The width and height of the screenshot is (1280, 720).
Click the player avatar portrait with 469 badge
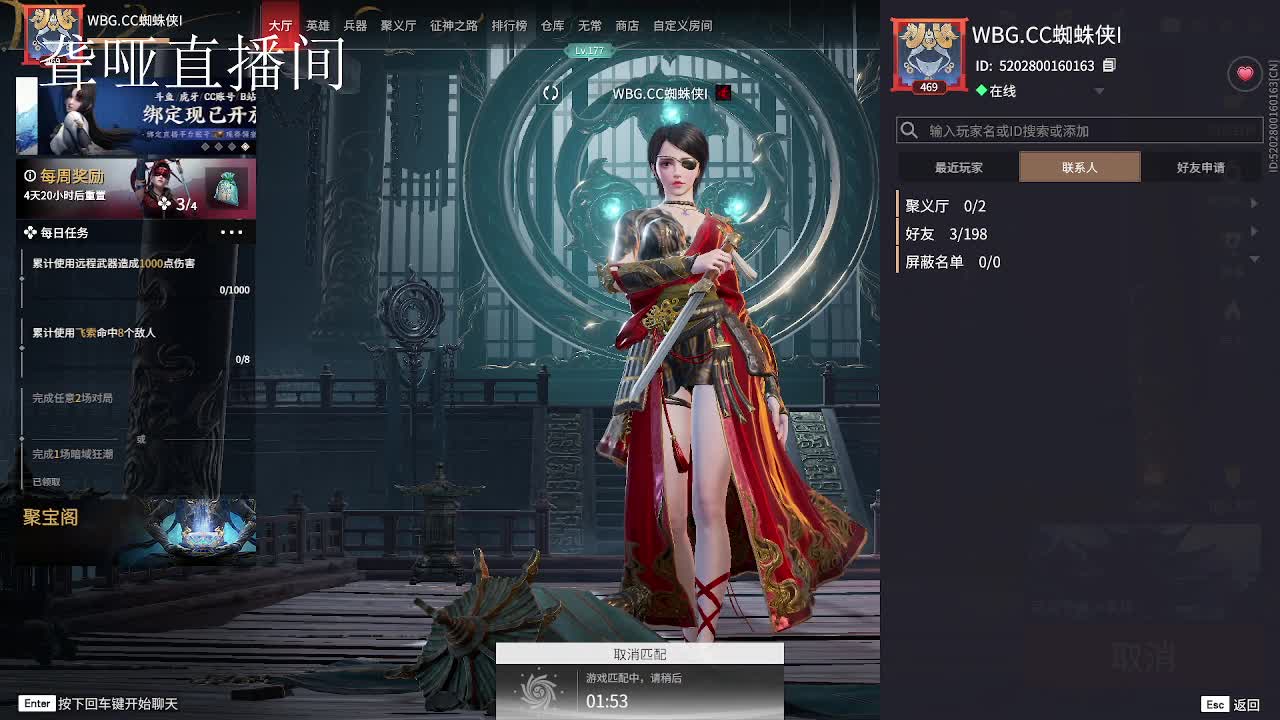pos(928,49)
